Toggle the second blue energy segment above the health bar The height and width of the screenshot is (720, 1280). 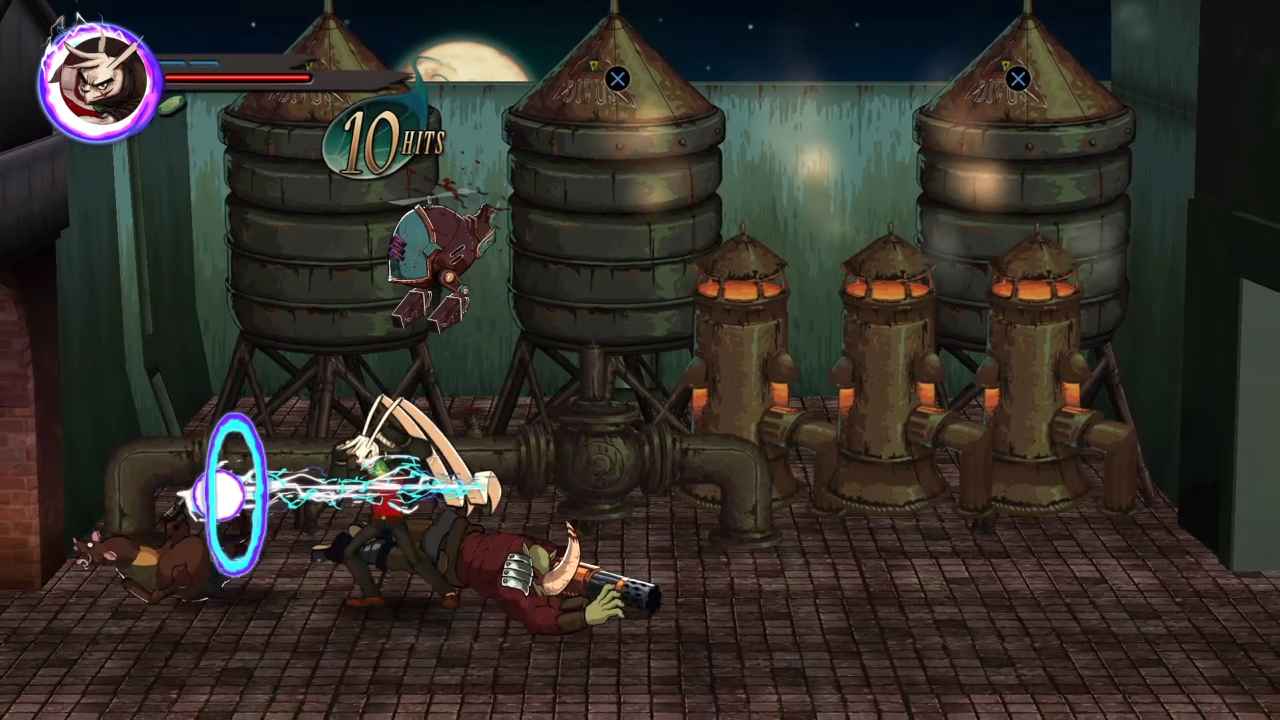[207, 64]
